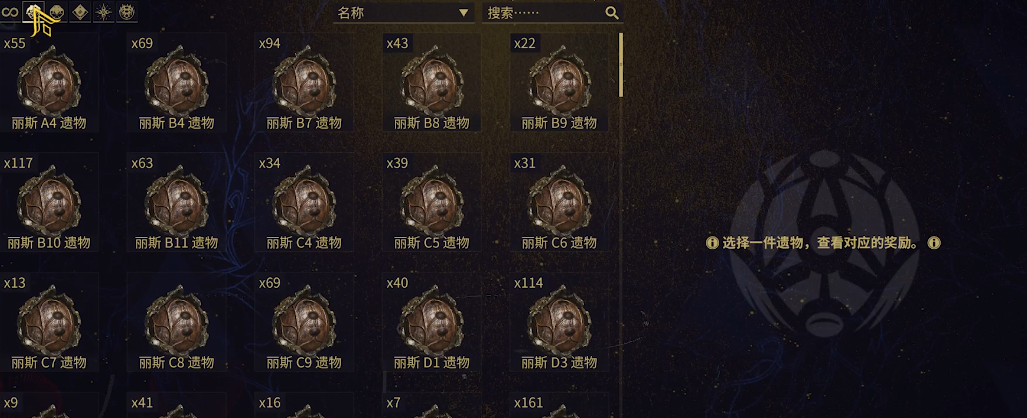Switch to the infinity symbol tab
This screenshot has width=1027, height=418.
[10, 12]
